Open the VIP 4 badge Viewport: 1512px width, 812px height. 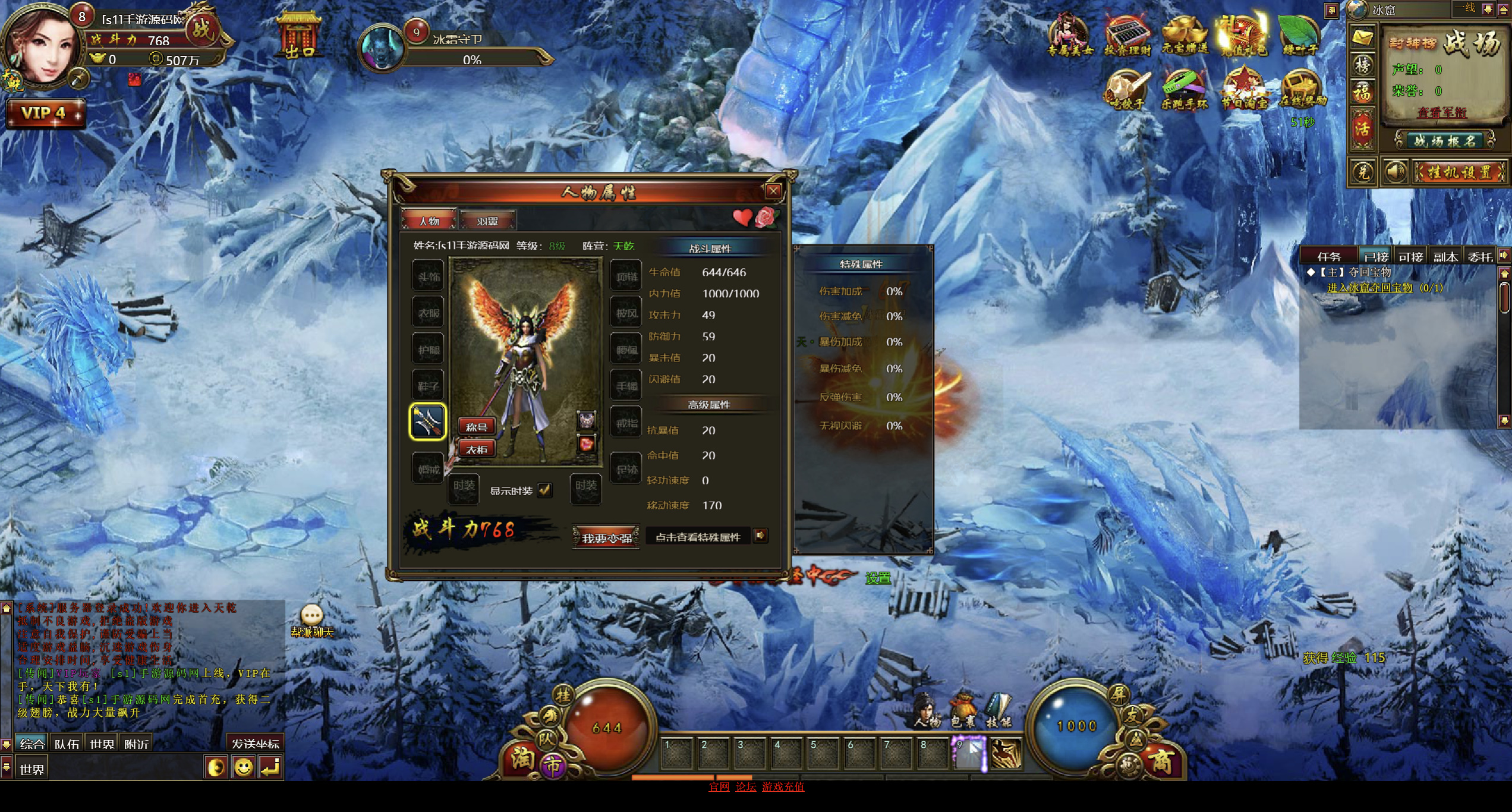click(45, 113)
